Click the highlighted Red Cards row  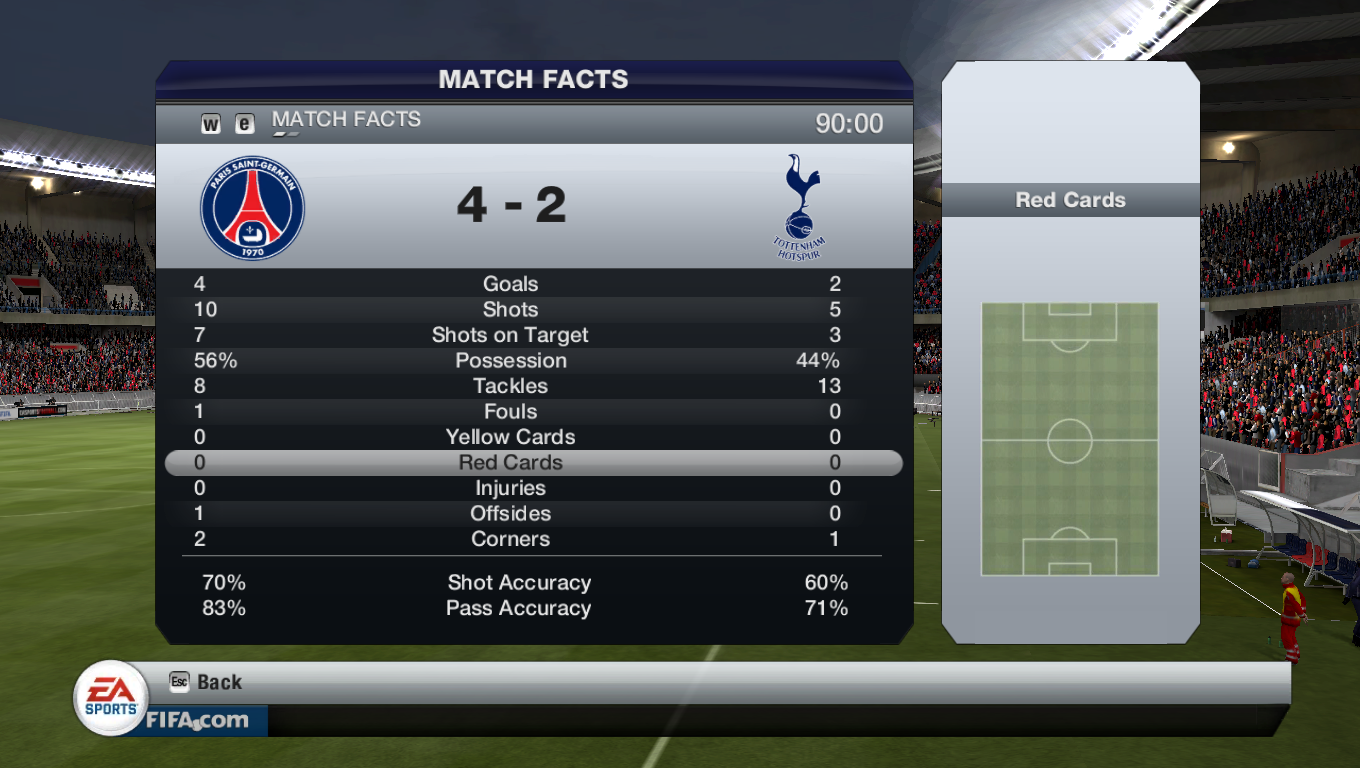511,463
